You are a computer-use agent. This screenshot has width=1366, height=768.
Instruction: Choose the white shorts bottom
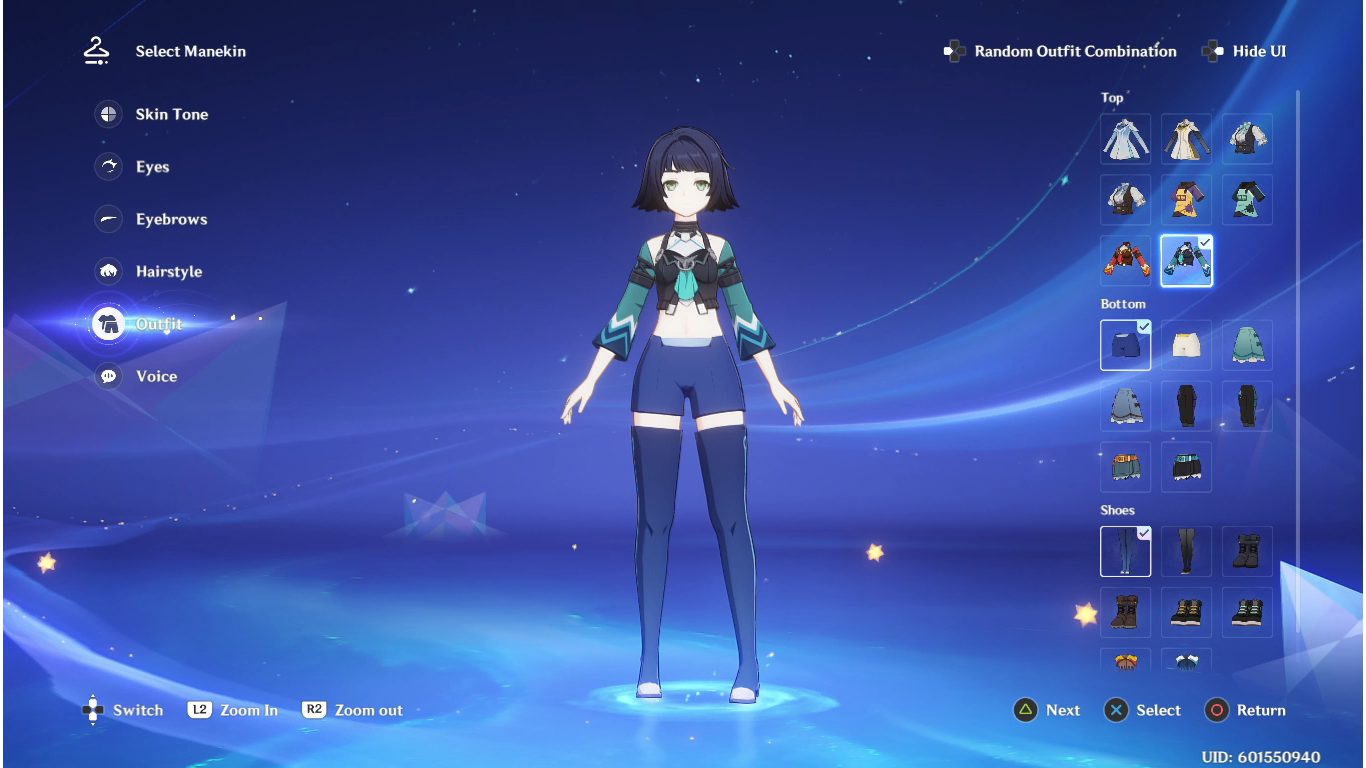[x=1187, y=345]
